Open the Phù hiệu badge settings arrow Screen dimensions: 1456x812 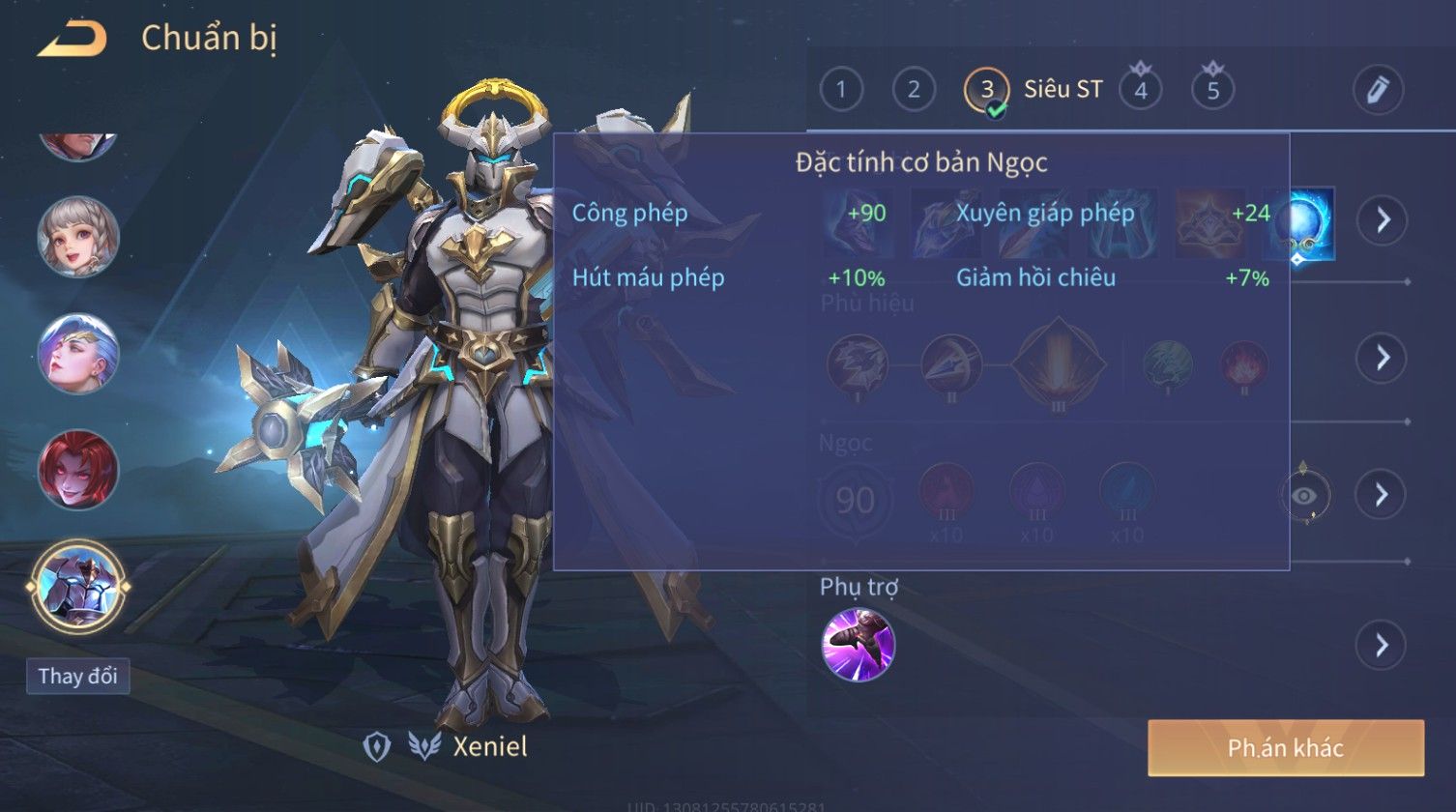click(1382, 358)
